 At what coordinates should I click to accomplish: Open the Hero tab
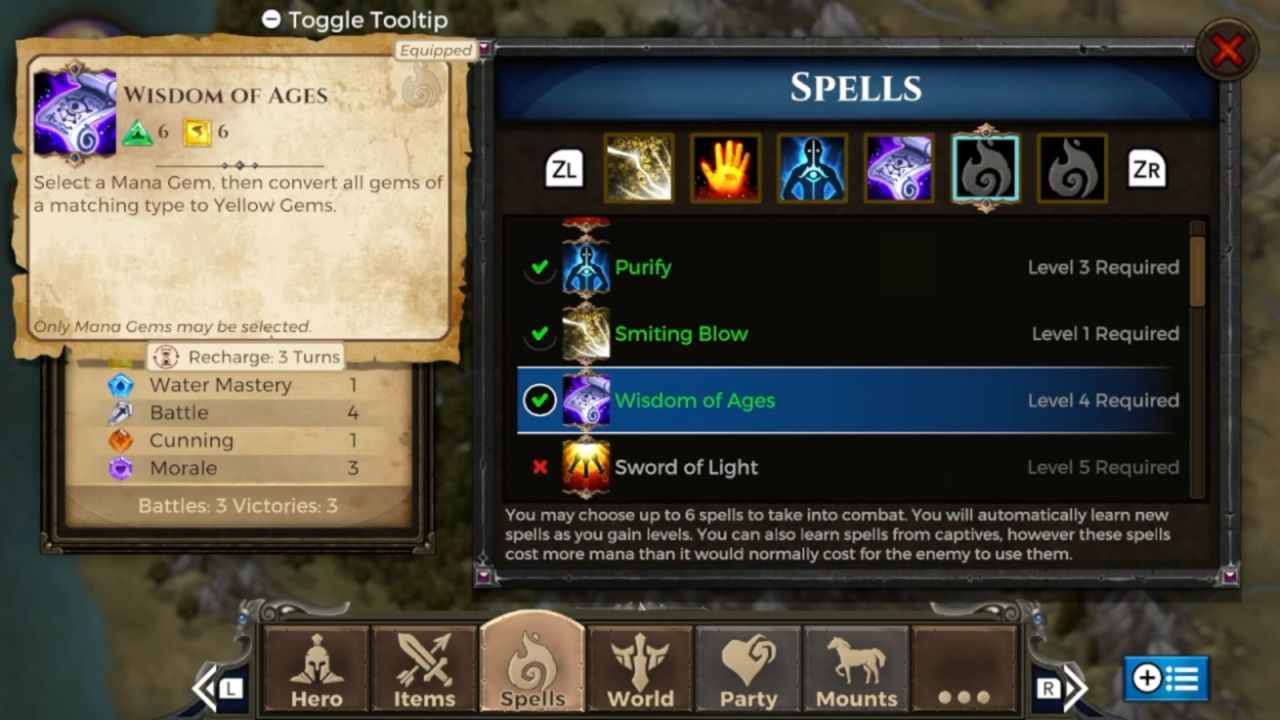tap(316, 670)
